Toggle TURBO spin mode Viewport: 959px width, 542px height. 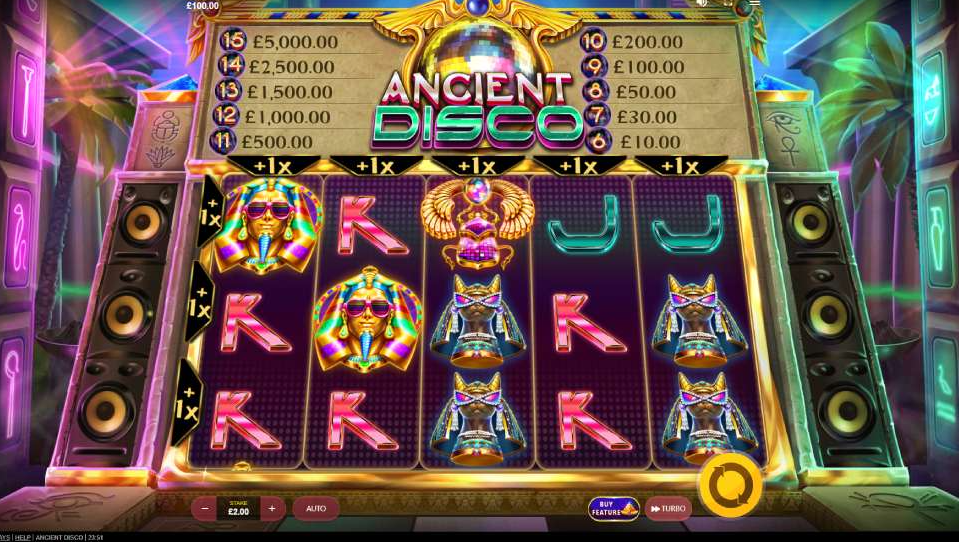668,509
